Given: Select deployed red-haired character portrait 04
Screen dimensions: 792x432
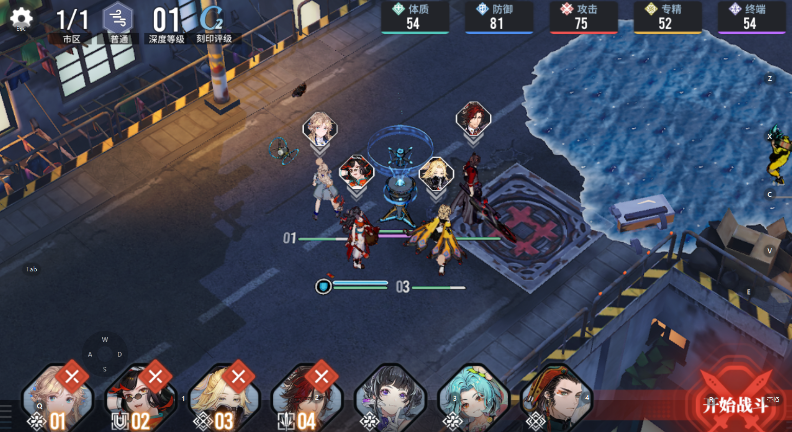Looking at the screenshot, I should coord(306,397).
